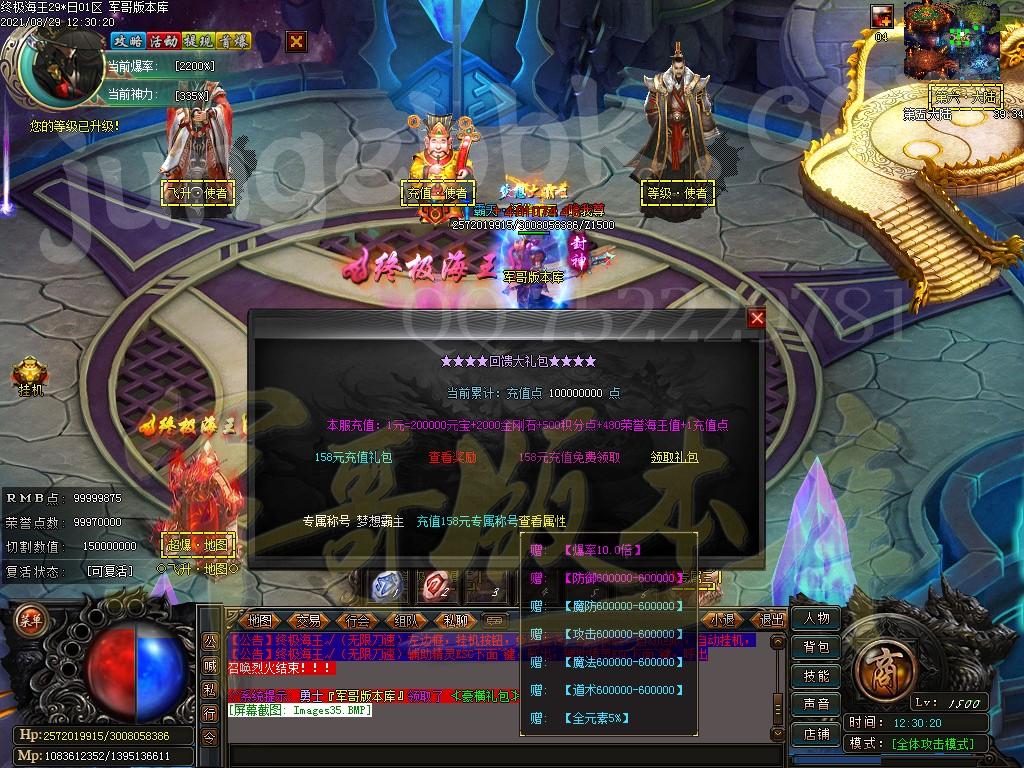Screen dimensions: 1024x768
Task: Open the 交易 trade button
Action: pos(308,620)
